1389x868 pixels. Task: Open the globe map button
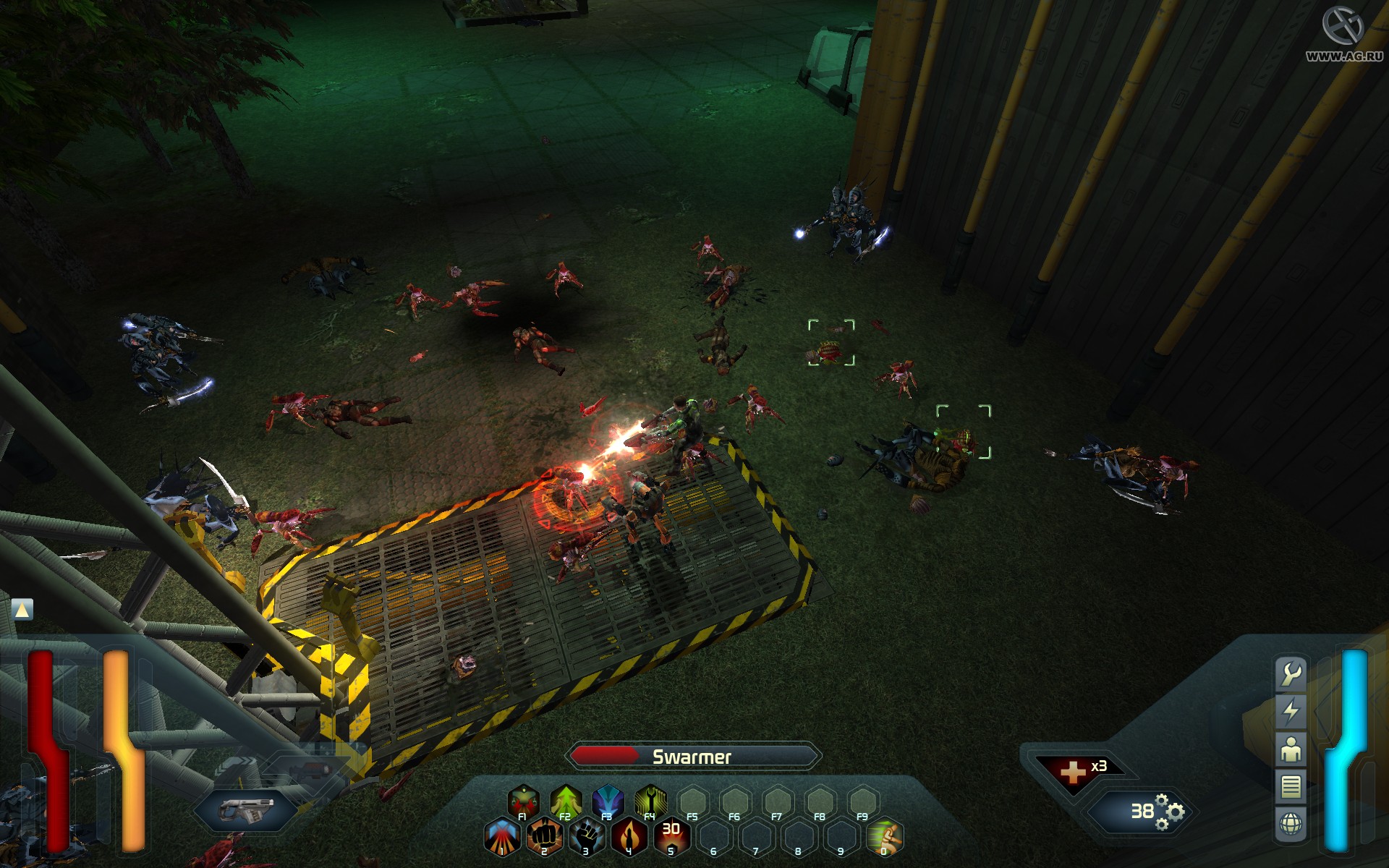1291,824
